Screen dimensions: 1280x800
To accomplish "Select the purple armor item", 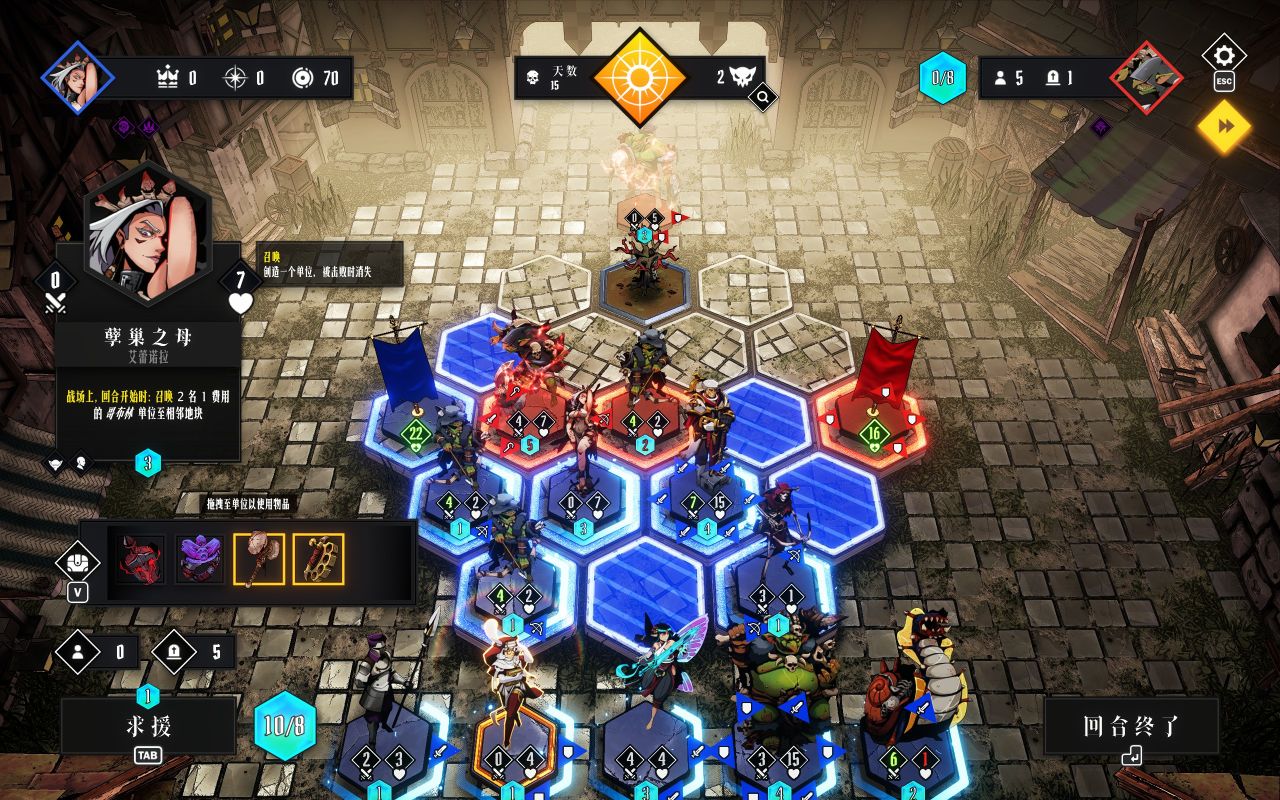I will [200, 559].
